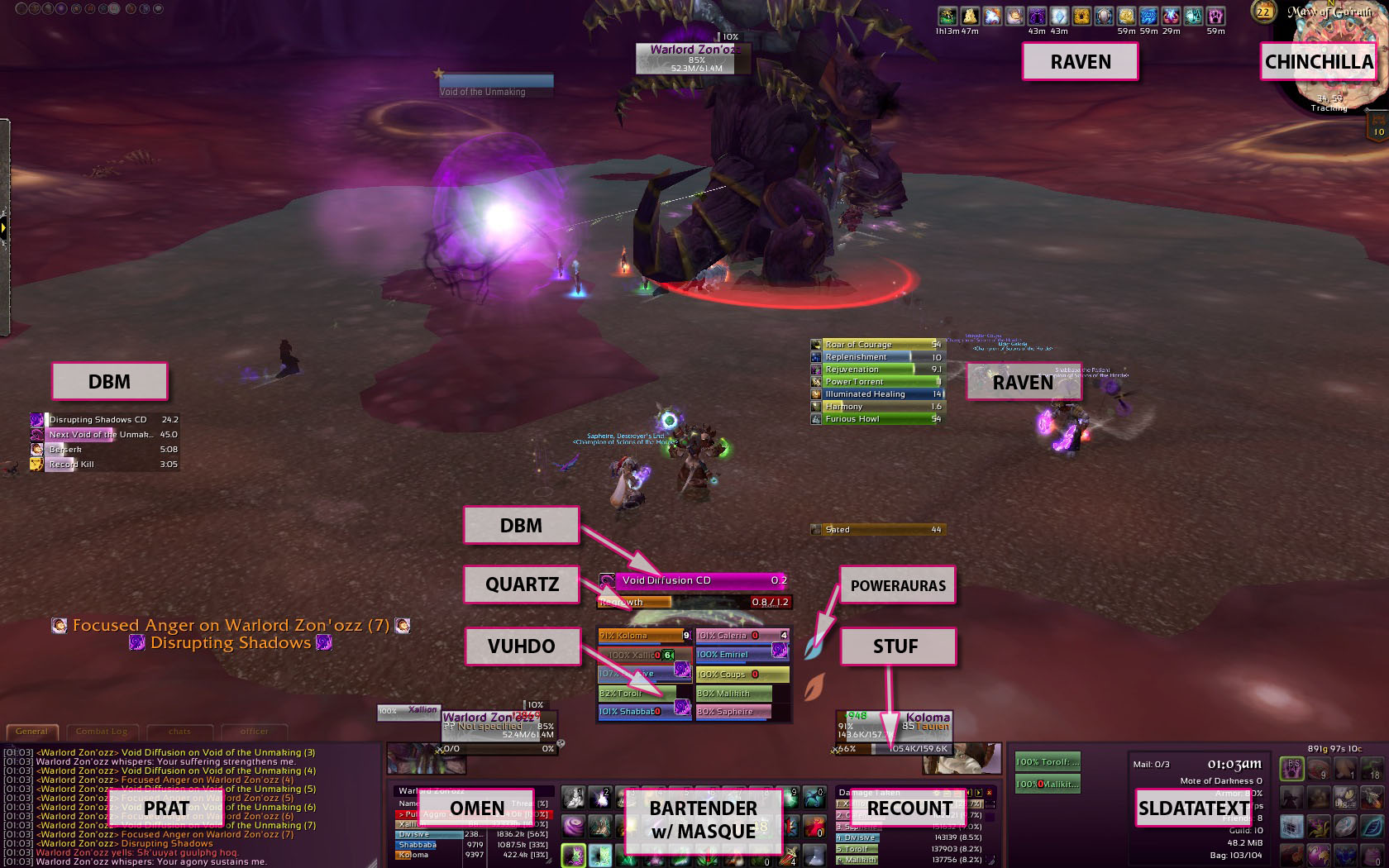Click the Disrupting Shadows CD timer bar
1389x868 pixels.
(x=105, y=420)
